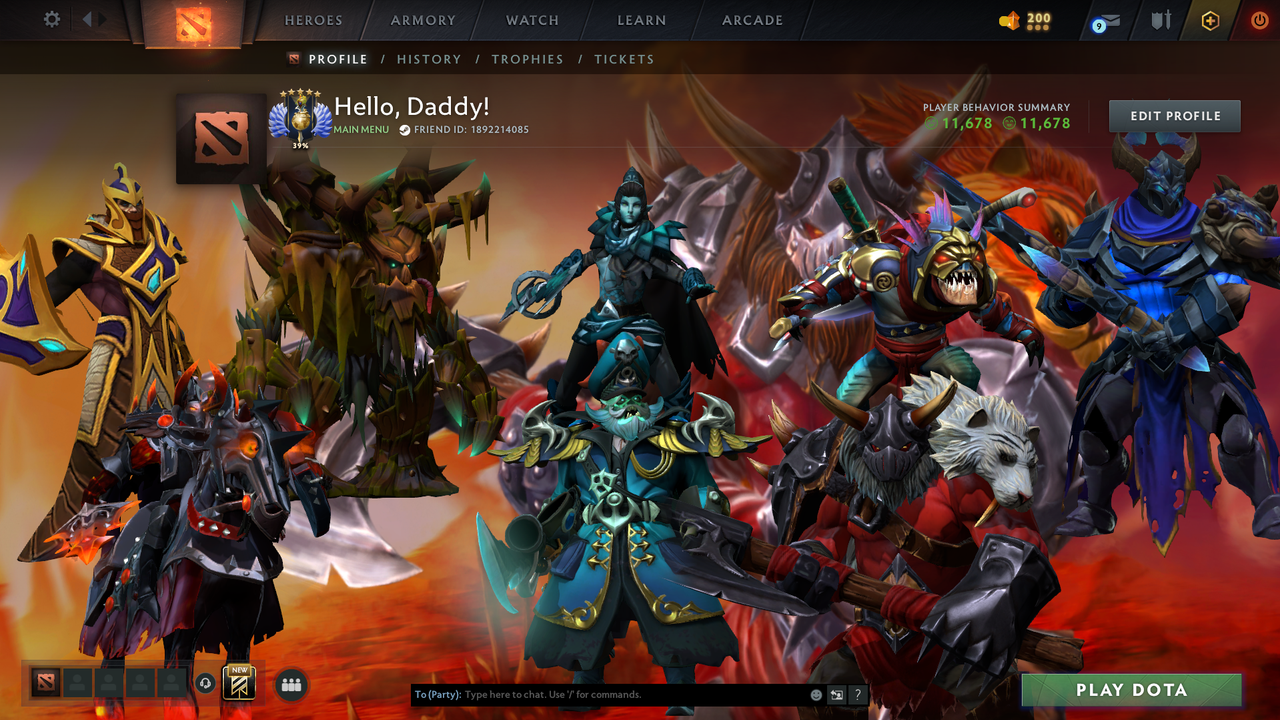Open the Battle Pass marked NEW
The height and width of the screenshot is (720, 1280).
pyautogui.click(x=239, y=684)
